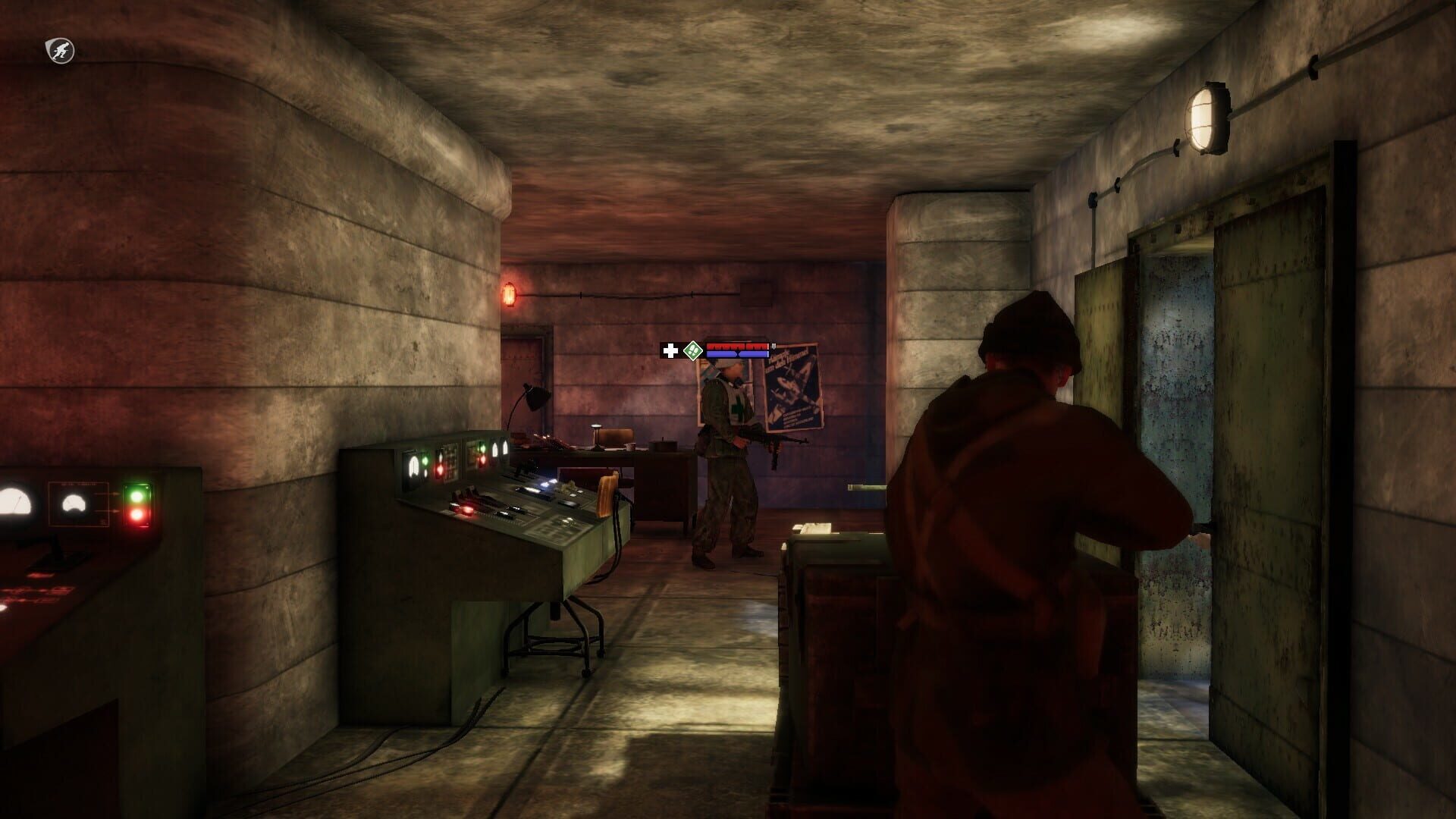The width and height of the screenshot is (1456, 819).
Task: Toggle the green indicator light on the left console
Action: pos(137,496)
